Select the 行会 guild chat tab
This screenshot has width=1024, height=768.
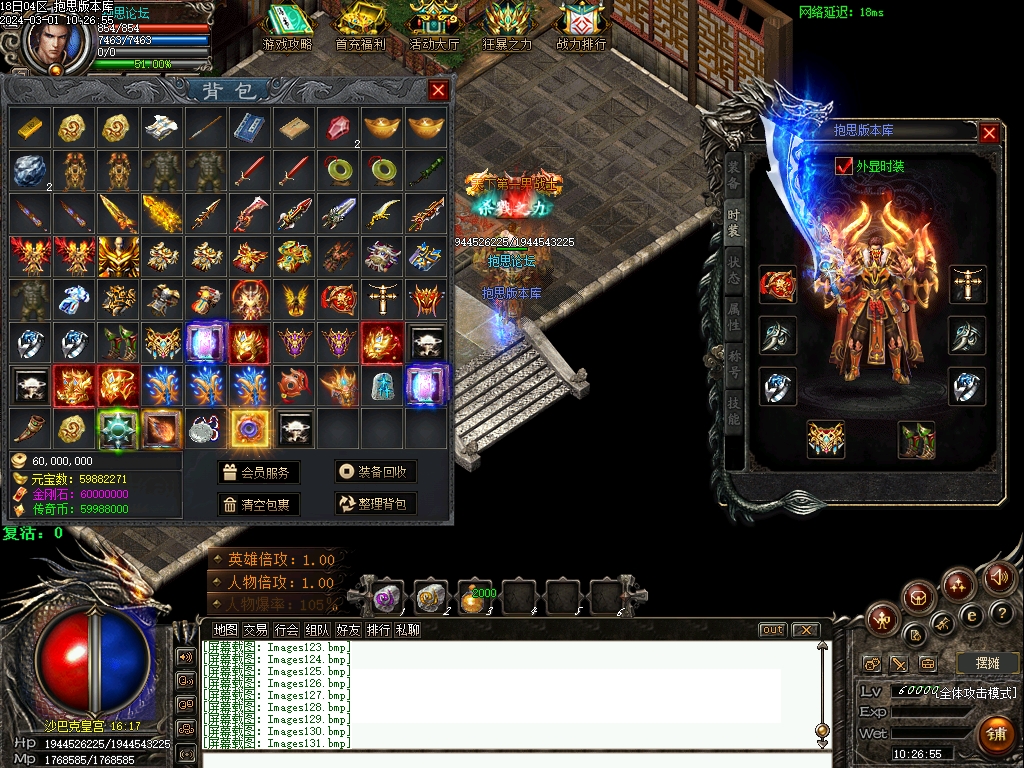click(286, 630)
